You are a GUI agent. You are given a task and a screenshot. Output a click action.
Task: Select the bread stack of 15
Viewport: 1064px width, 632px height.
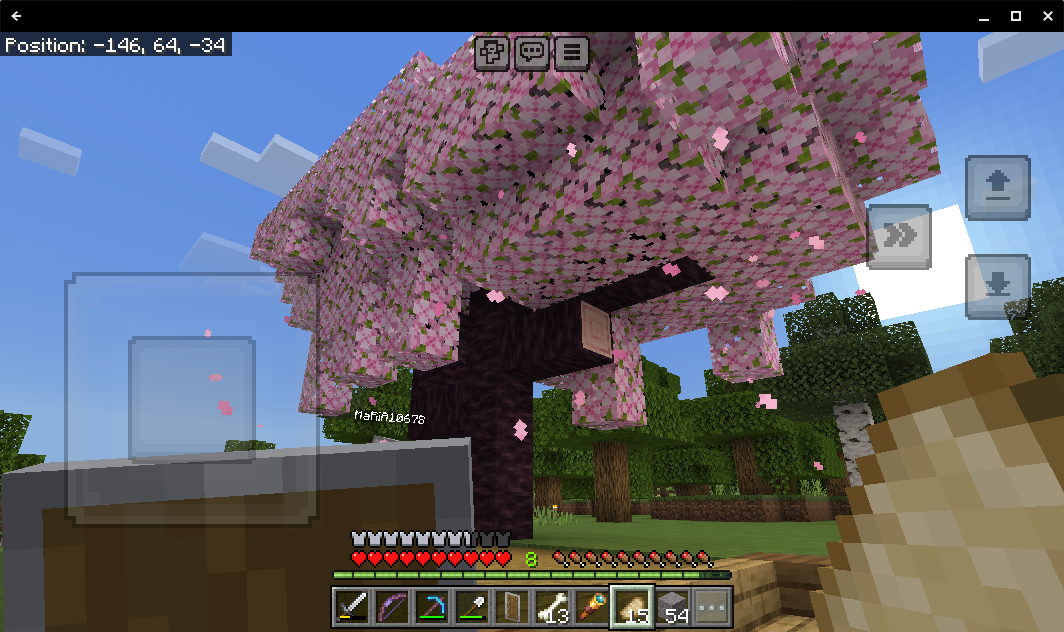(632, 606)
